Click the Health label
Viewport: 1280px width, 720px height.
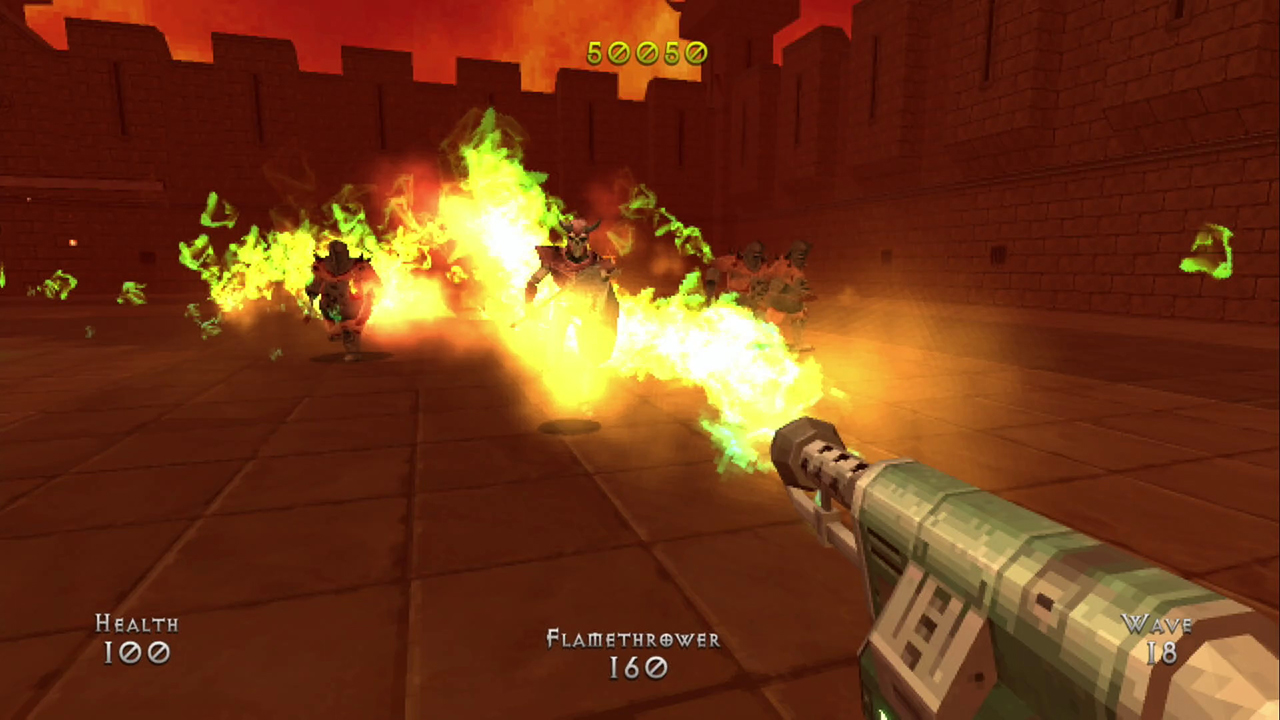(x=136, y=625)
